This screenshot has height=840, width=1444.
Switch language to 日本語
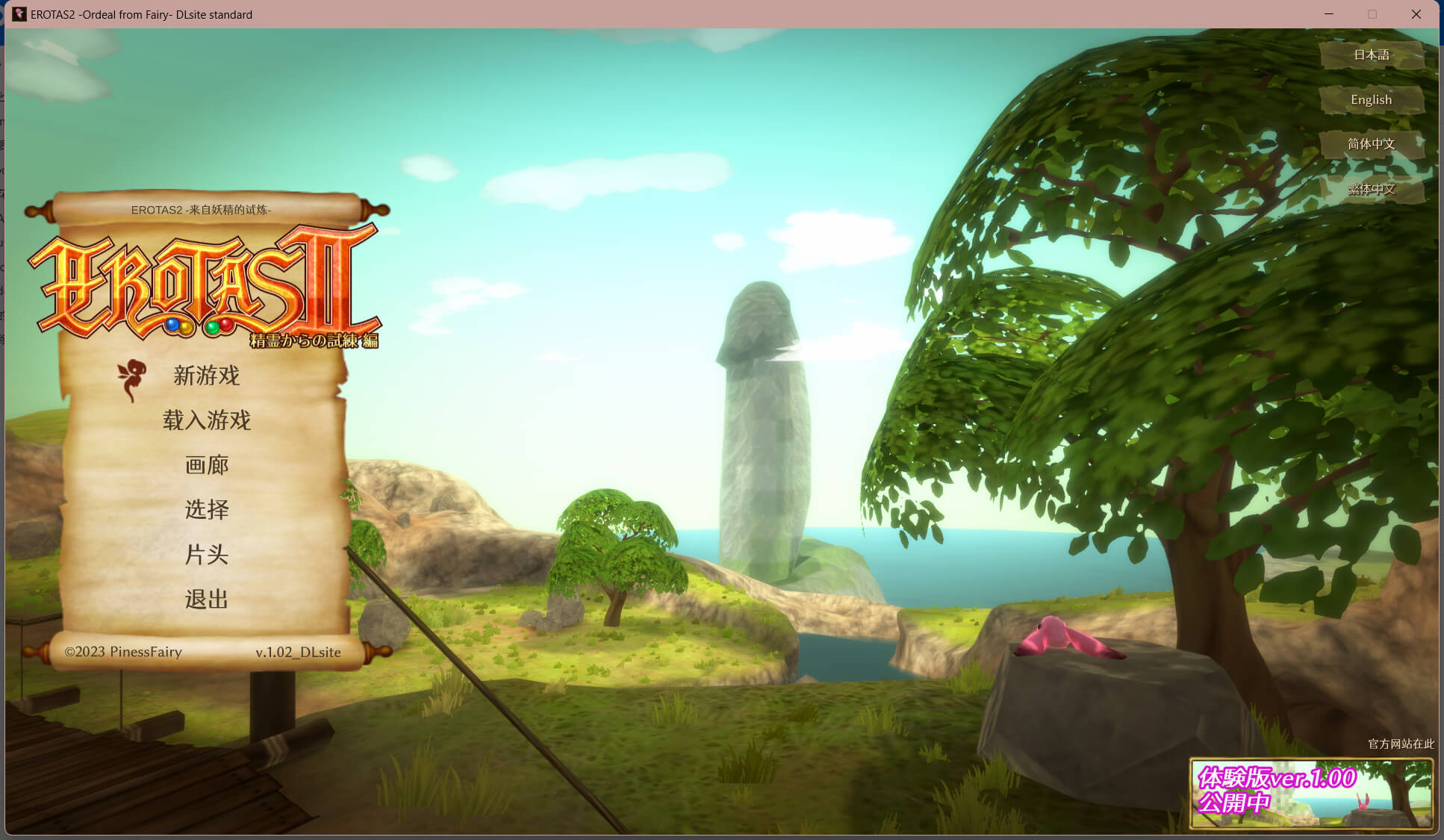1371,55
